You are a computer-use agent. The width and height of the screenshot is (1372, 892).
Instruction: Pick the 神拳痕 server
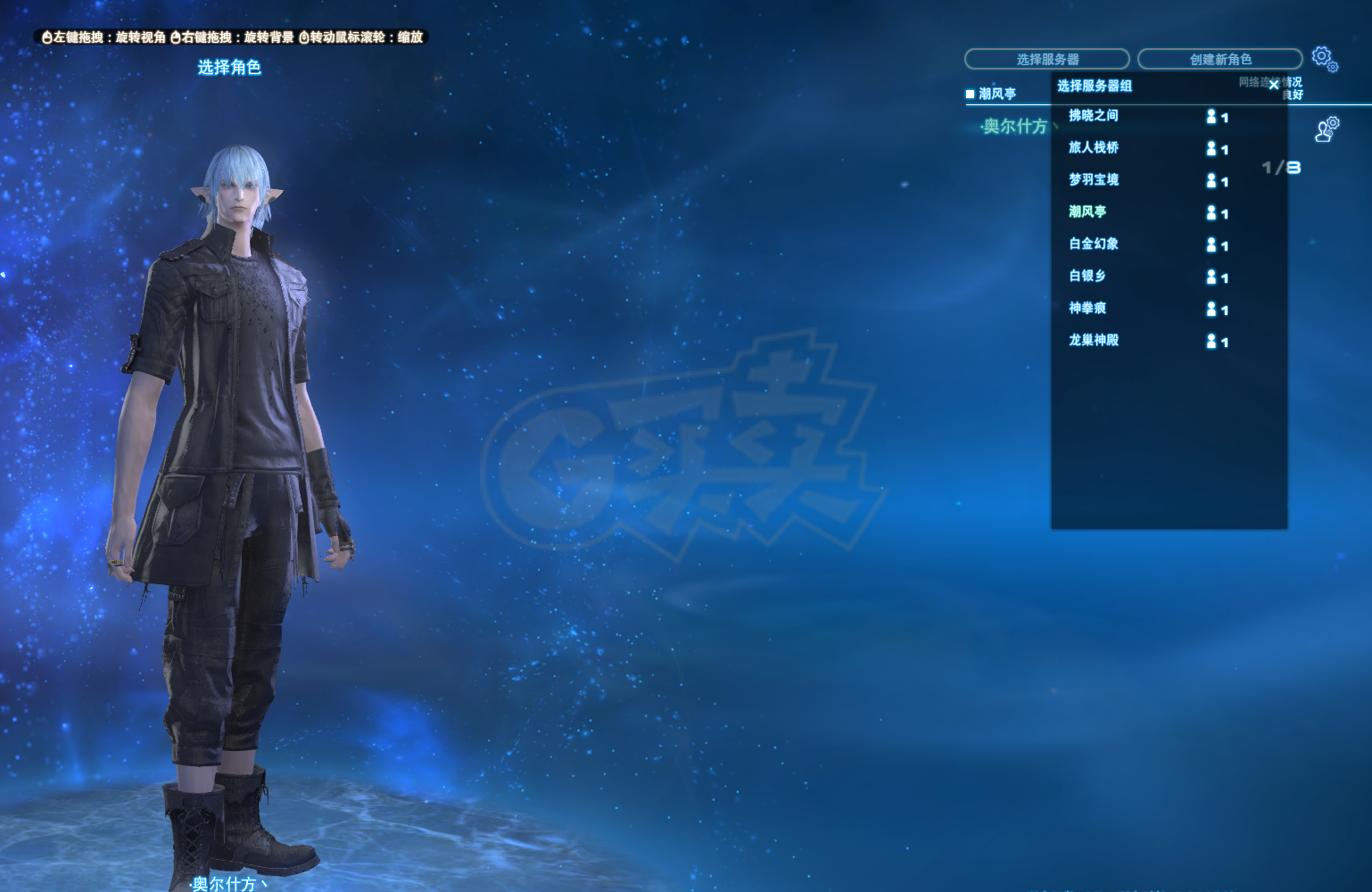point(1087,309)
